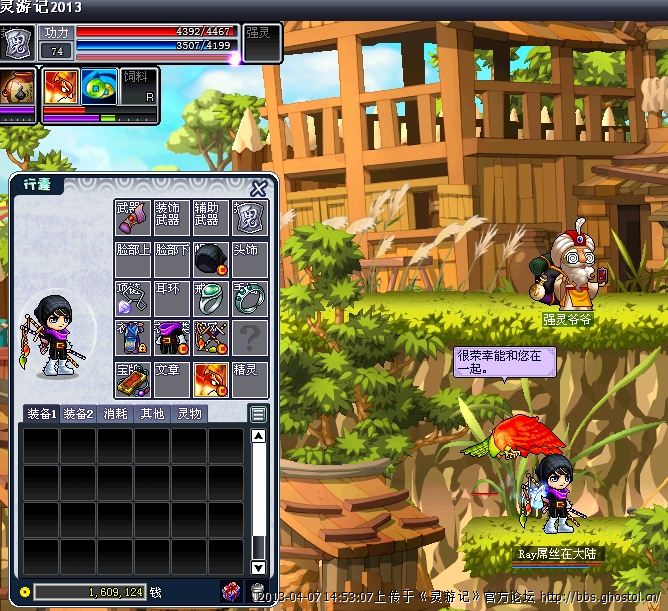Select the equipped 武器 weapon slot
Screen dimensions: 668x611
(133, 218)
